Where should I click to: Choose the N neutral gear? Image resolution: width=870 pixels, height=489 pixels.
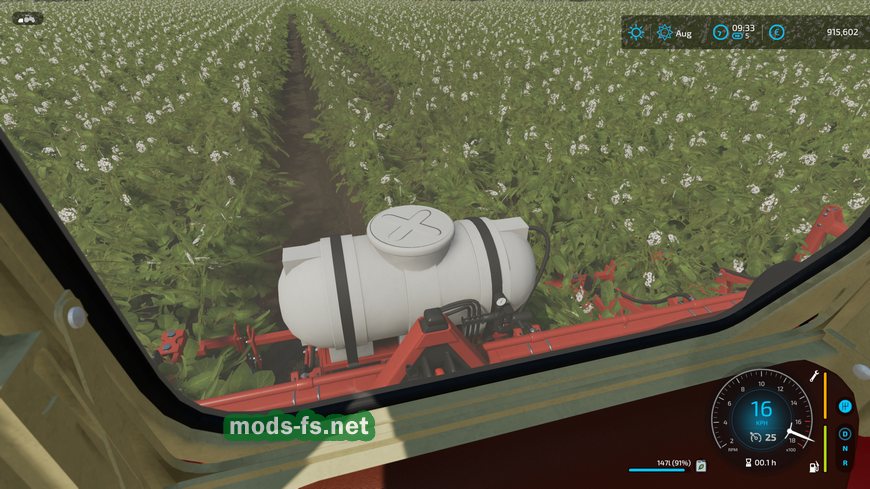(x=845, y=449)
